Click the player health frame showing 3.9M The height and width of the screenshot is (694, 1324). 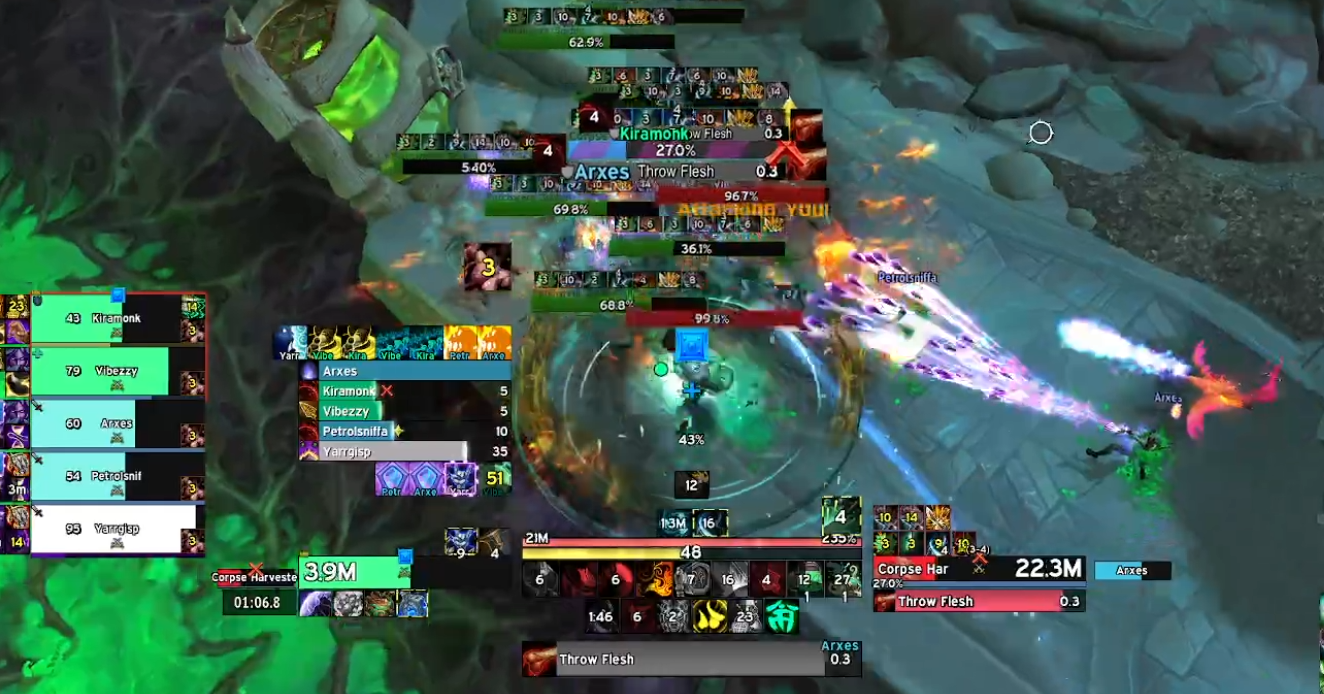pyautogui.click(x=354, y=572)
